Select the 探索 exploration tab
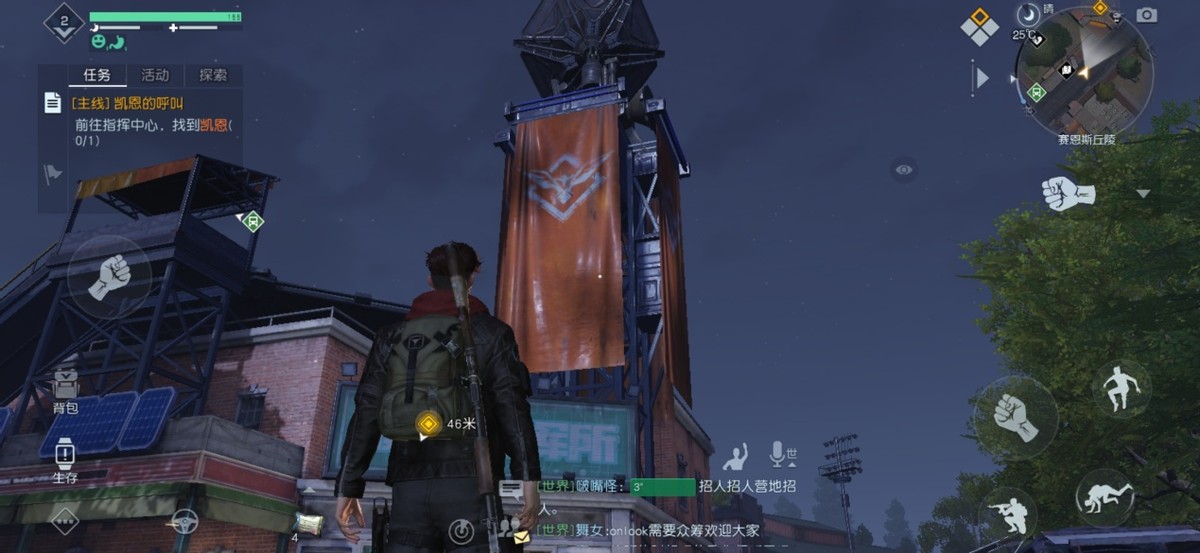The width and height of the screenshot is (1200, 553). pyautogui.click(x=212, y=75)
